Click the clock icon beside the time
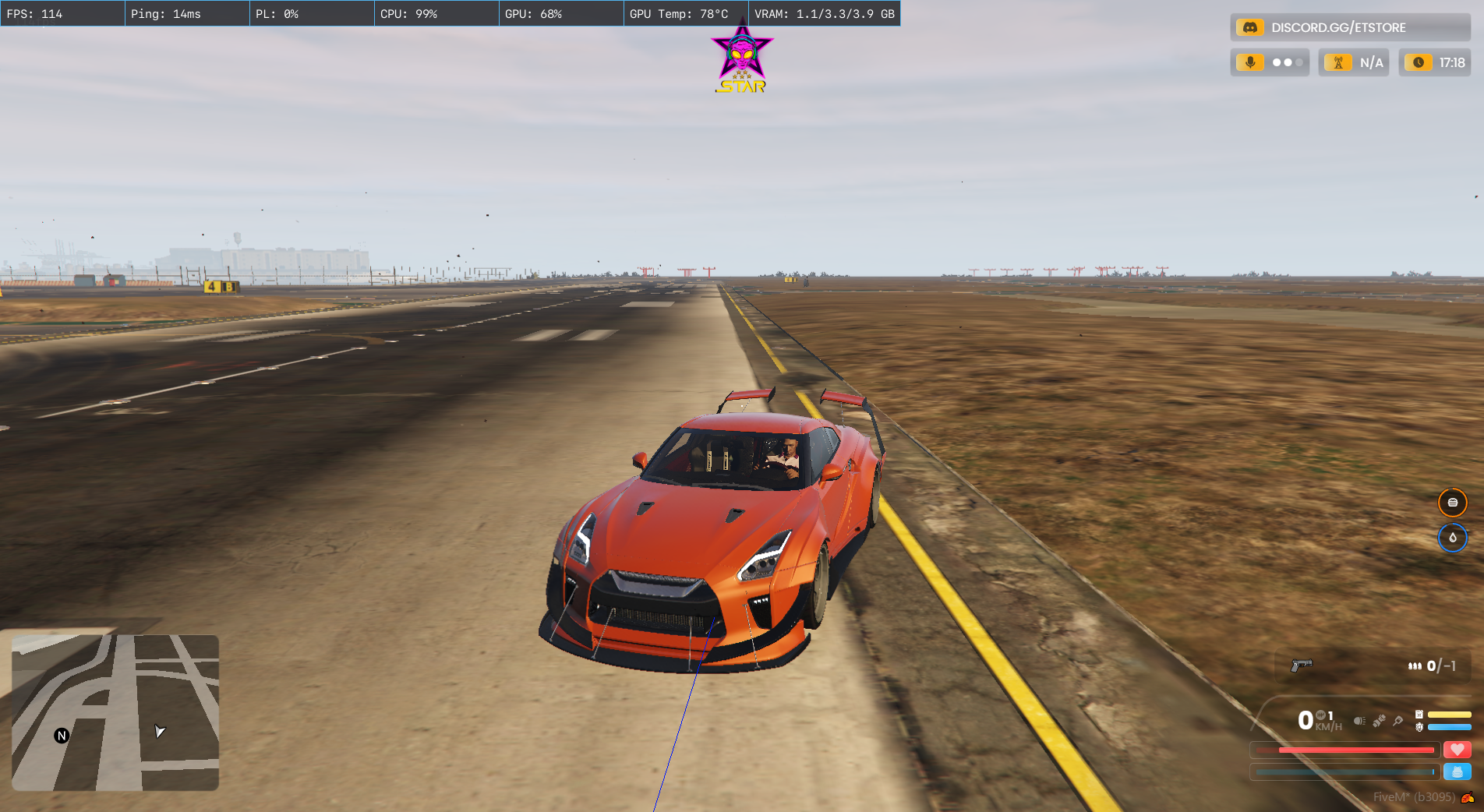 [x=1419, y=62]
